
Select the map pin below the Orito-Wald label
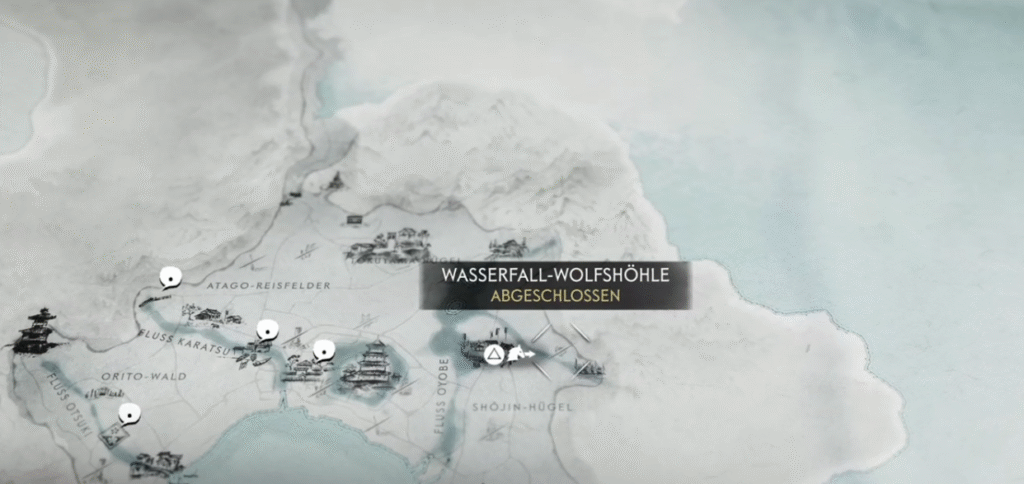tap(128, 414)
